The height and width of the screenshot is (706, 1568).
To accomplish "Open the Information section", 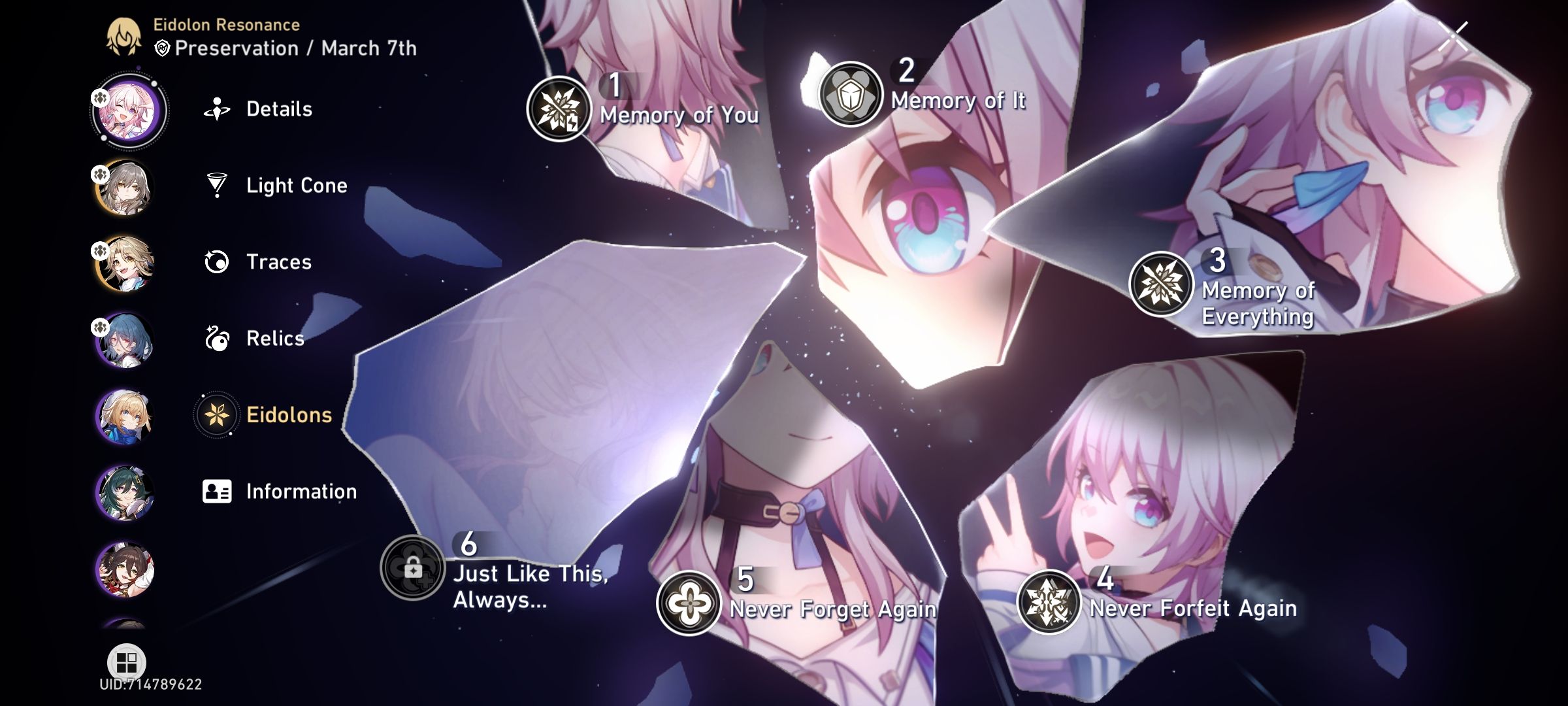I will point(218,491).
